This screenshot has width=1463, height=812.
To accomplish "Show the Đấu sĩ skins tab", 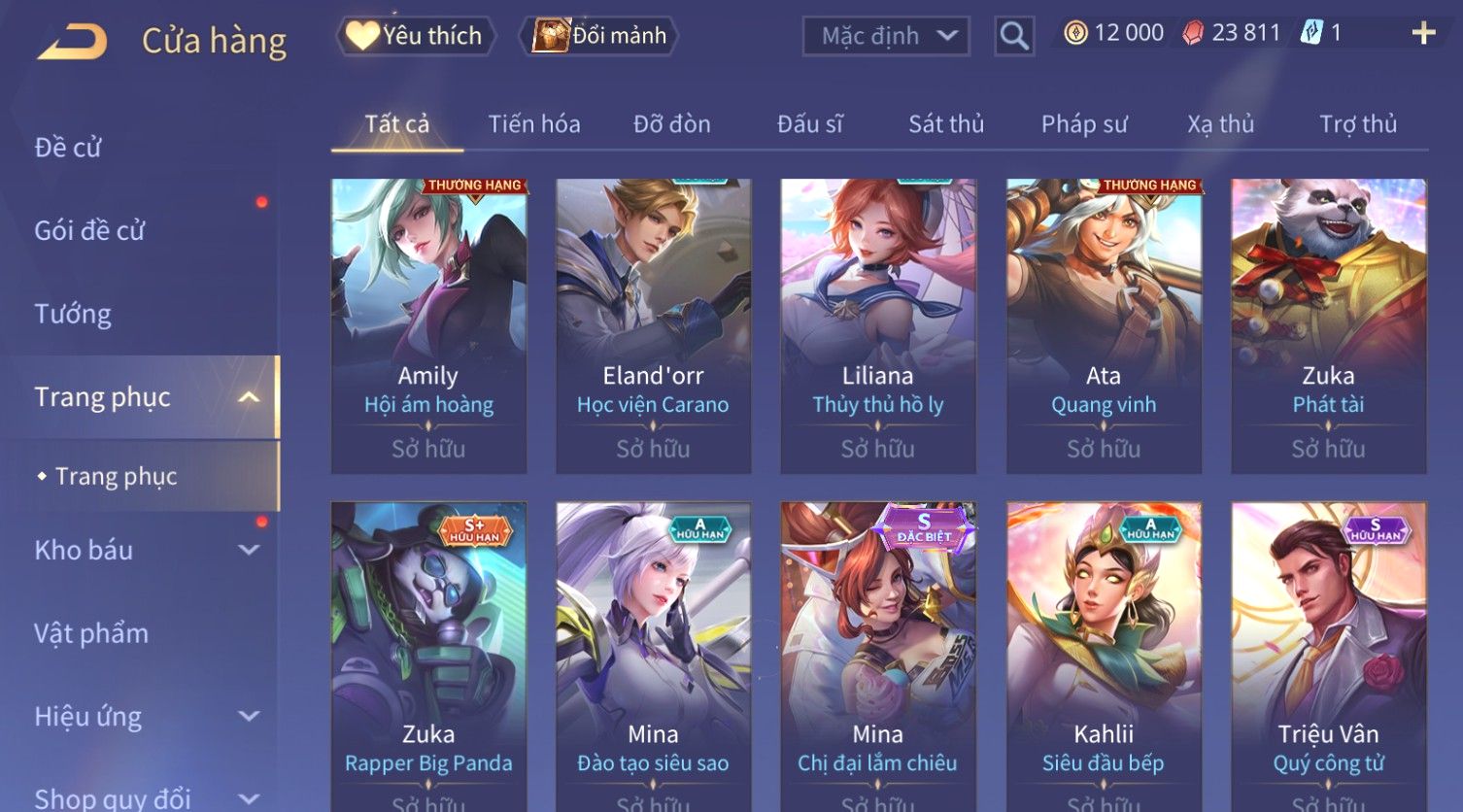I will click(810, 124).
